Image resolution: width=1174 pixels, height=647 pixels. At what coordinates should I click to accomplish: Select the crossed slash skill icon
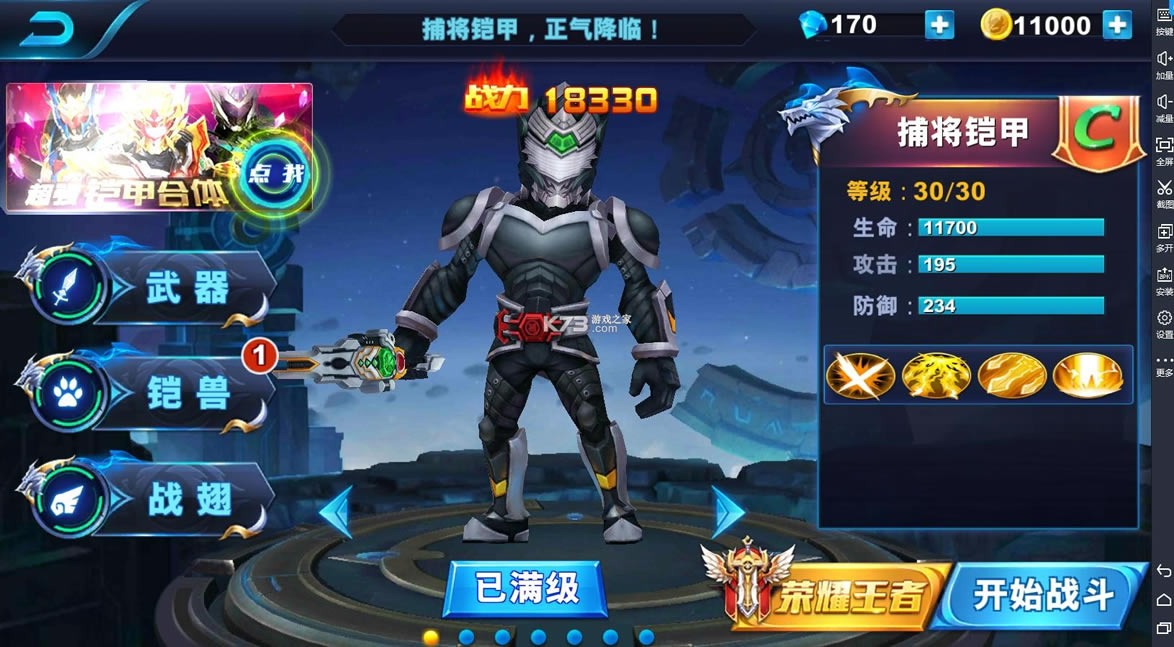(x=860, y=375)
